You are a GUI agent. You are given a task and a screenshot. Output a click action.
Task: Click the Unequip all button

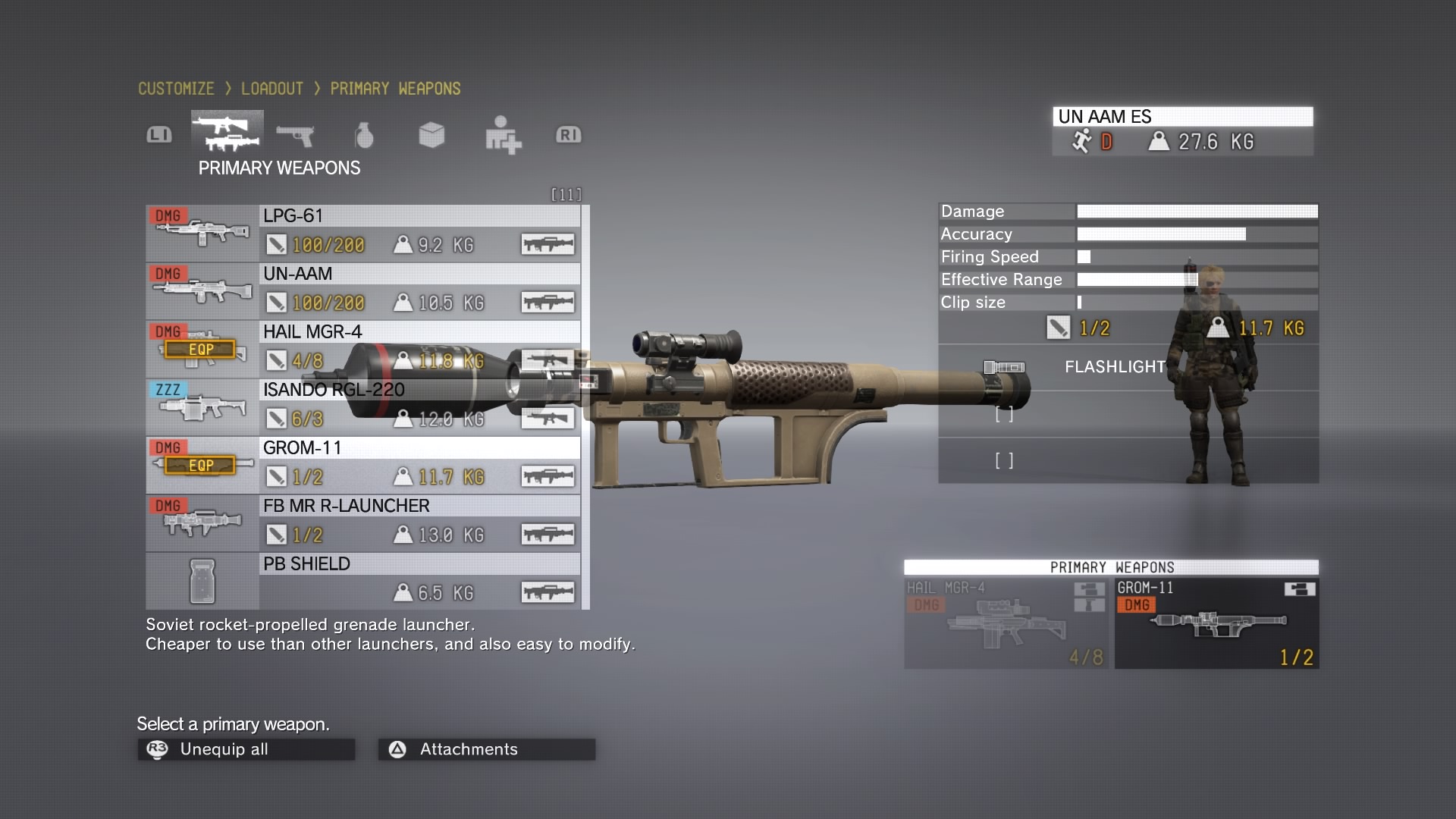(246, 749)
